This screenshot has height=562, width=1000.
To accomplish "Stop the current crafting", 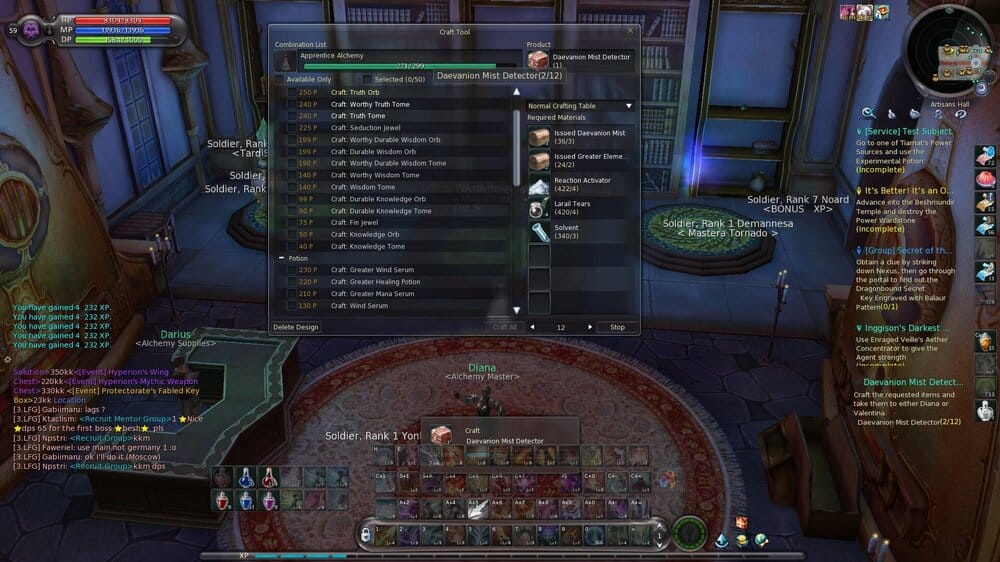I will [x=617, y=327].
